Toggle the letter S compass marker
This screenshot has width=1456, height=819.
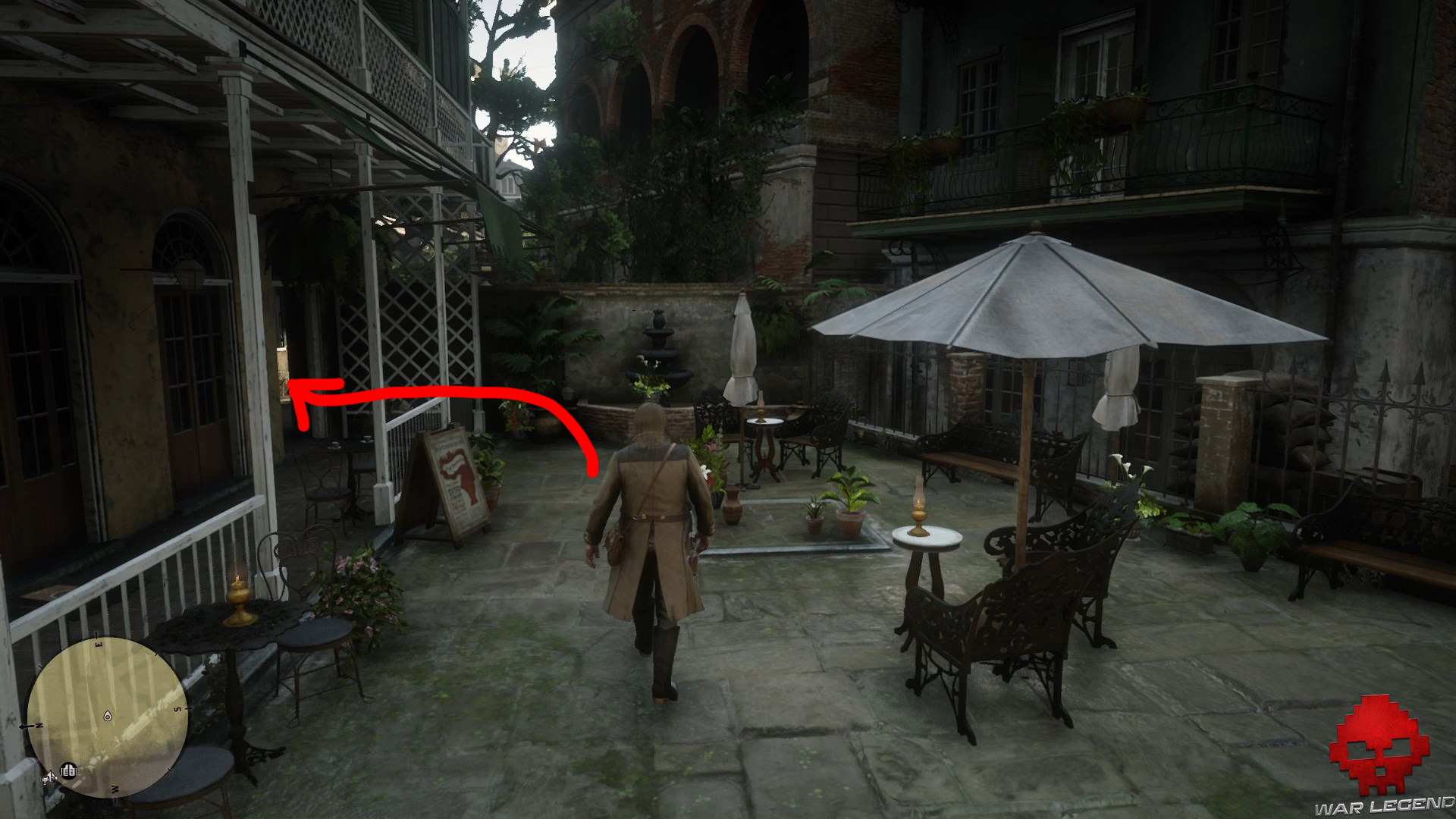(179, 708)
